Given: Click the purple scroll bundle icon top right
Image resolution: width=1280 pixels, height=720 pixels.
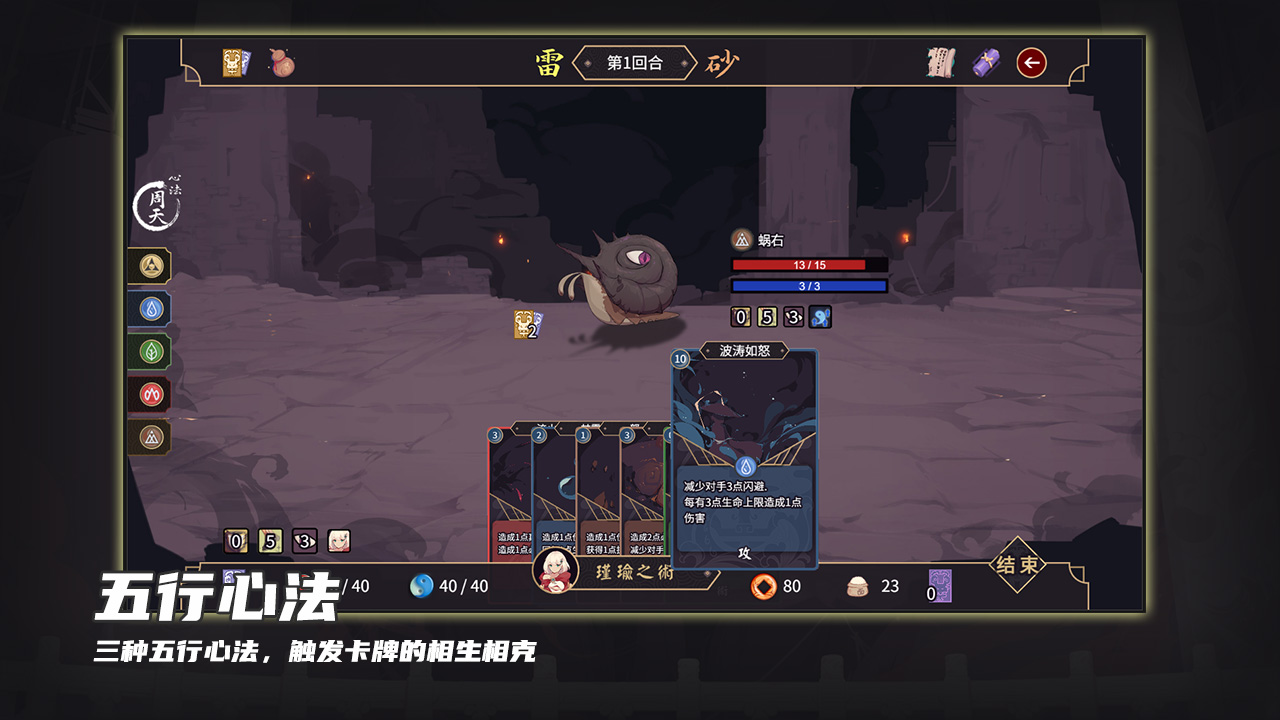Looking at the screenshot, I should click(x=986, y=62).
